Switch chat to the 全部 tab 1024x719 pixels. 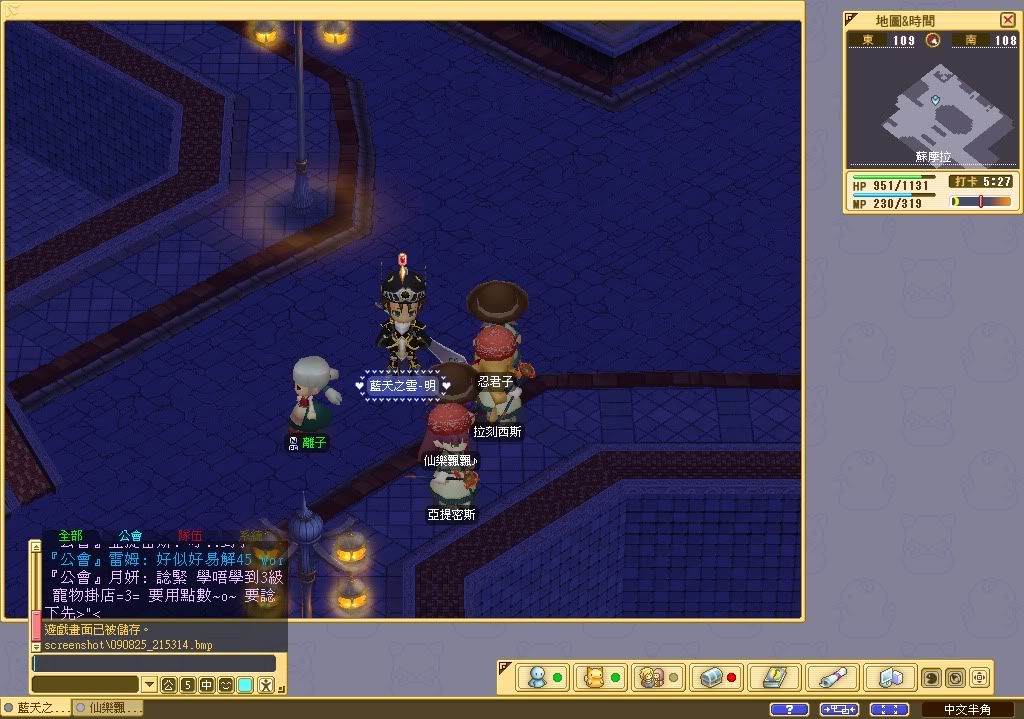click(70, 536)
